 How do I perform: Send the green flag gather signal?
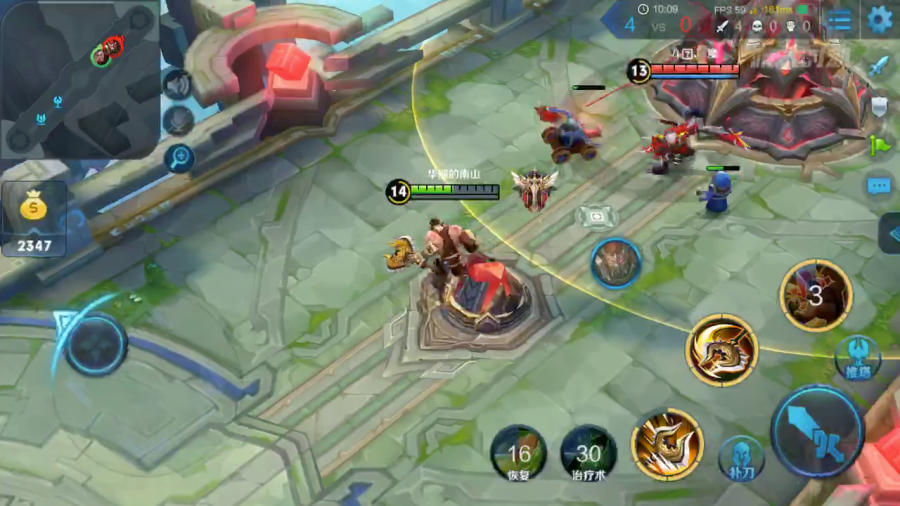(x=879, y=145)
